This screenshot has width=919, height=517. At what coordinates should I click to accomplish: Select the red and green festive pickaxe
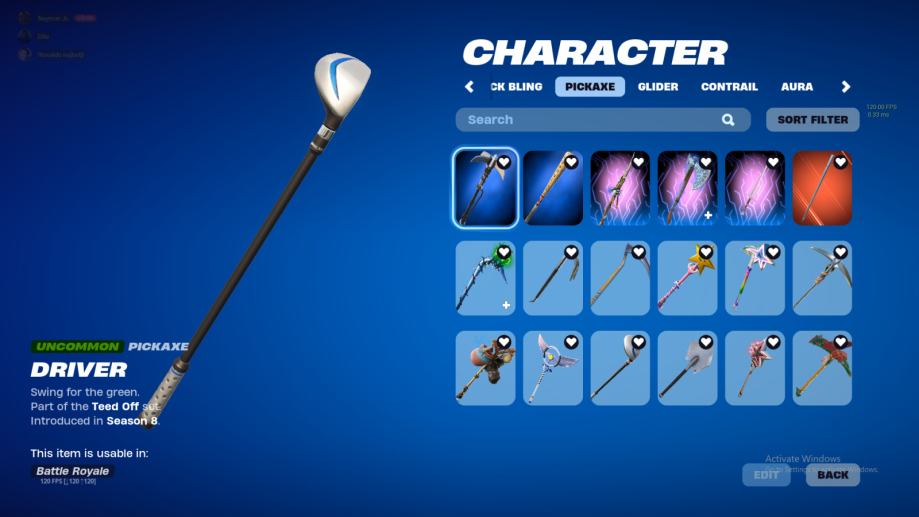[x=822, y=368]
